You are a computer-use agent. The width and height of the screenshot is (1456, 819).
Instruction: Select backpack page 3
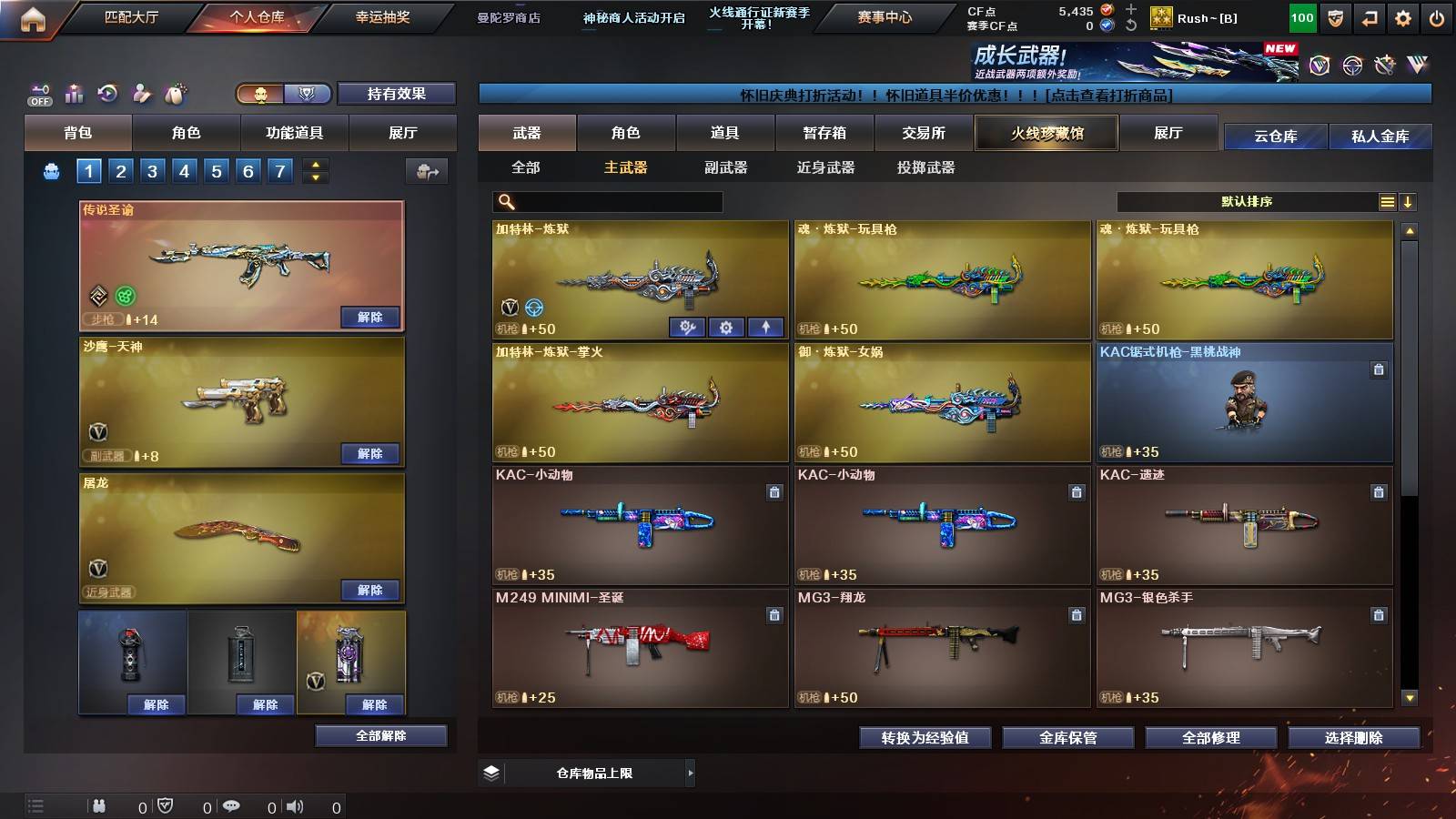(x=154, y=170)
